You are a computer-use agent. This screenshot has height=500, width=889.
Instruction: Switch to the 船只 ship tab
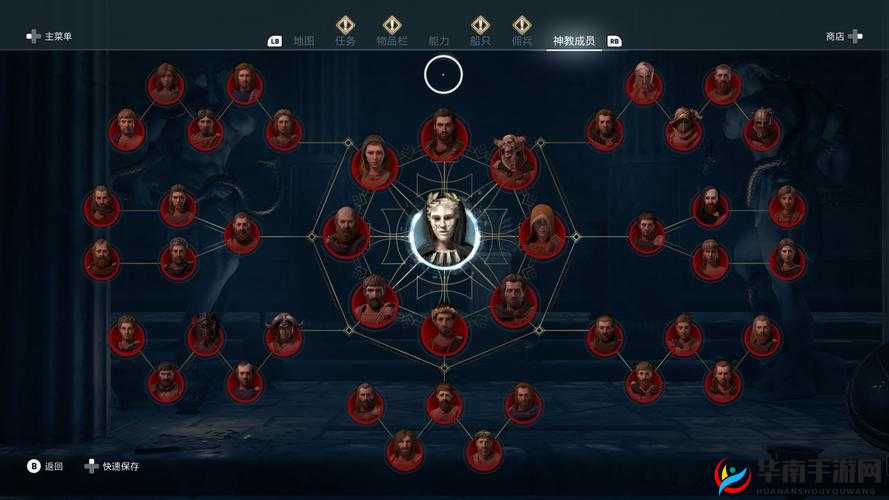pos(481,40)
